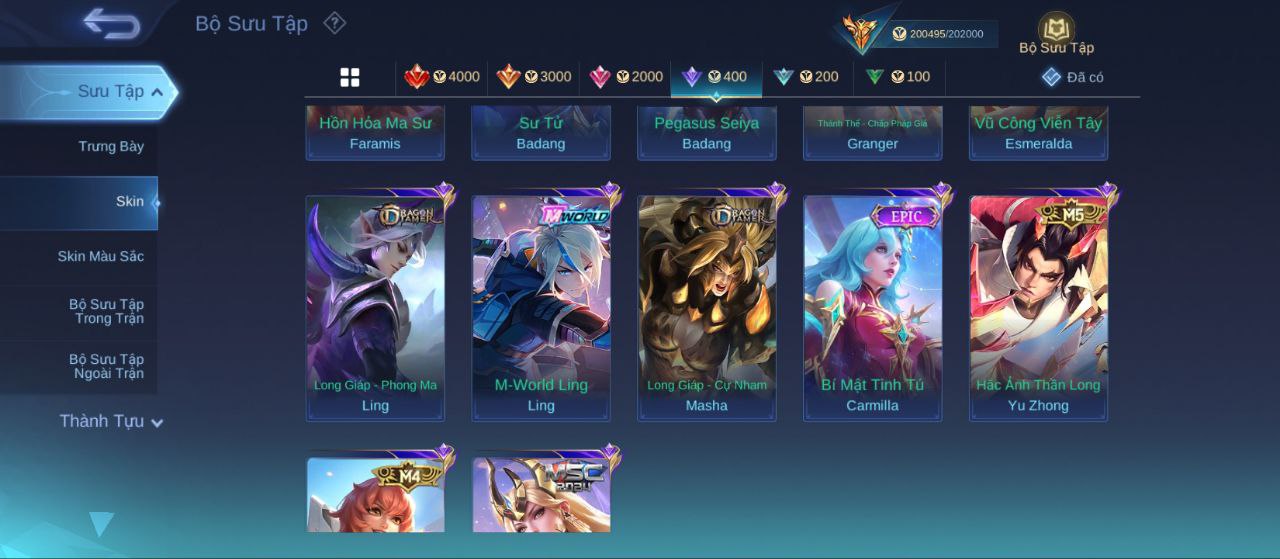Pick Yu Zhong's Hắc Ảnh Thần Long skin

point(1038,308)
